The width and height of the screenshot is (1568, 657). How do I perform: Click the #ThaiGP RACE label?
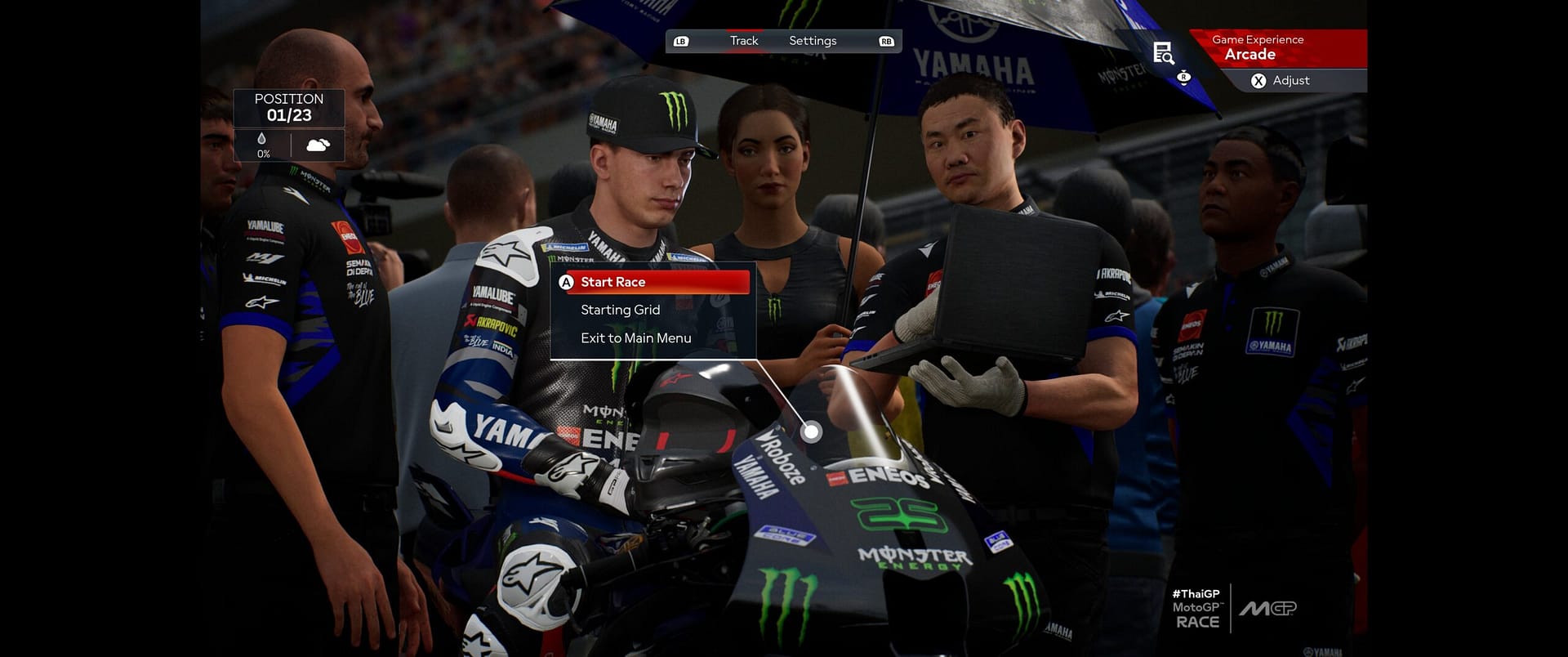[1196, 610]
